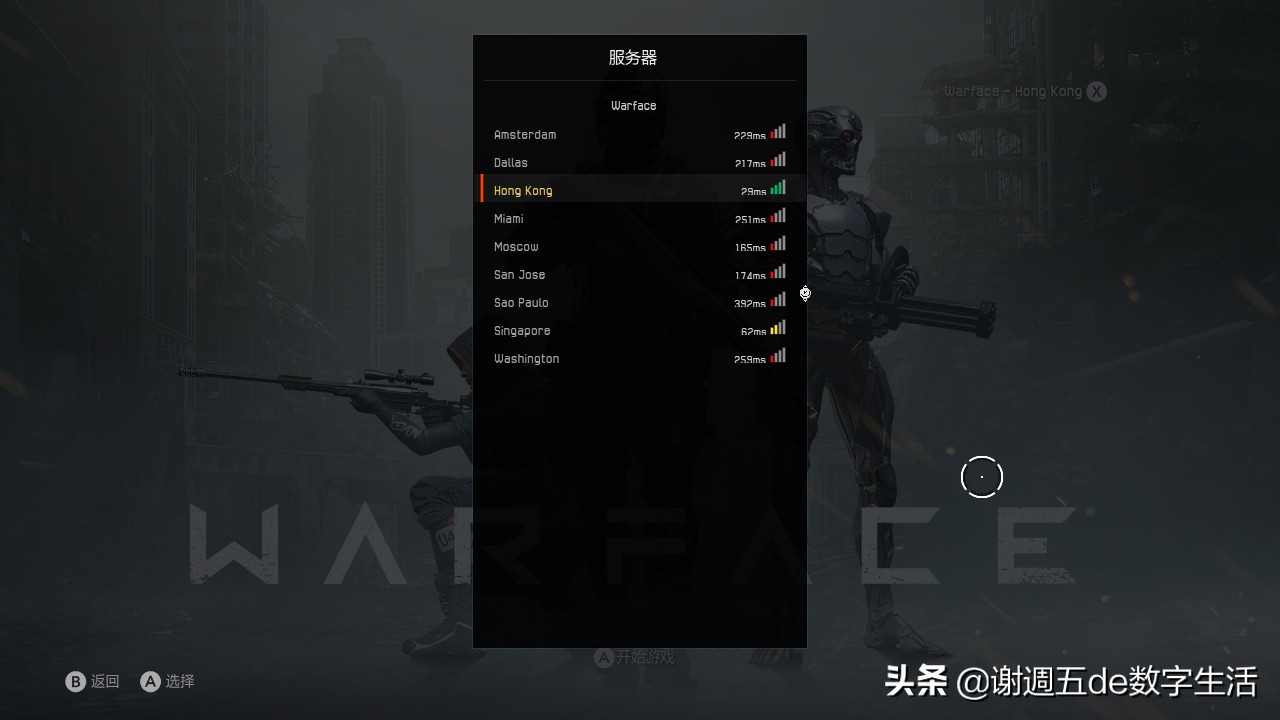Click the yellow ping indicator for Singapore
Viewport: 1280px width, 720px height.
coord(778,327)
